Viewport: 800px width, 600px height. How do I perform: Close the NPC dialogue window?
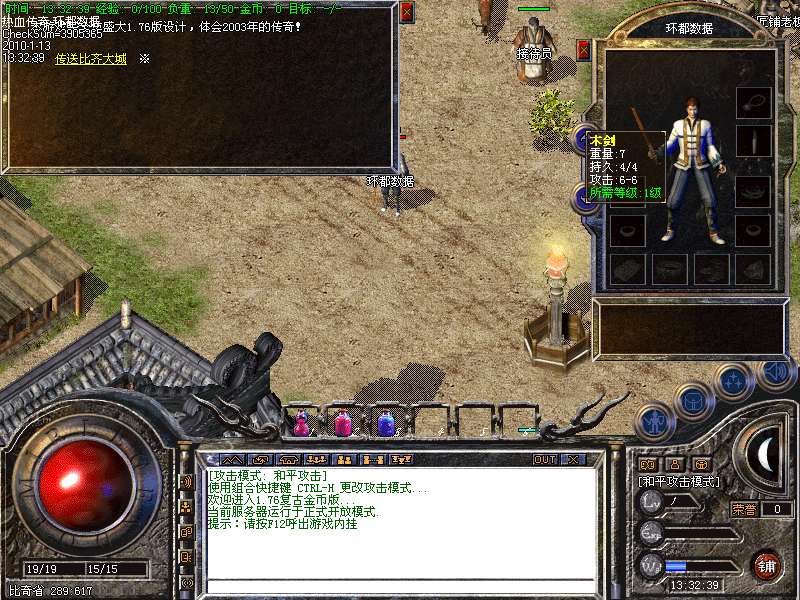coord(407,12)
